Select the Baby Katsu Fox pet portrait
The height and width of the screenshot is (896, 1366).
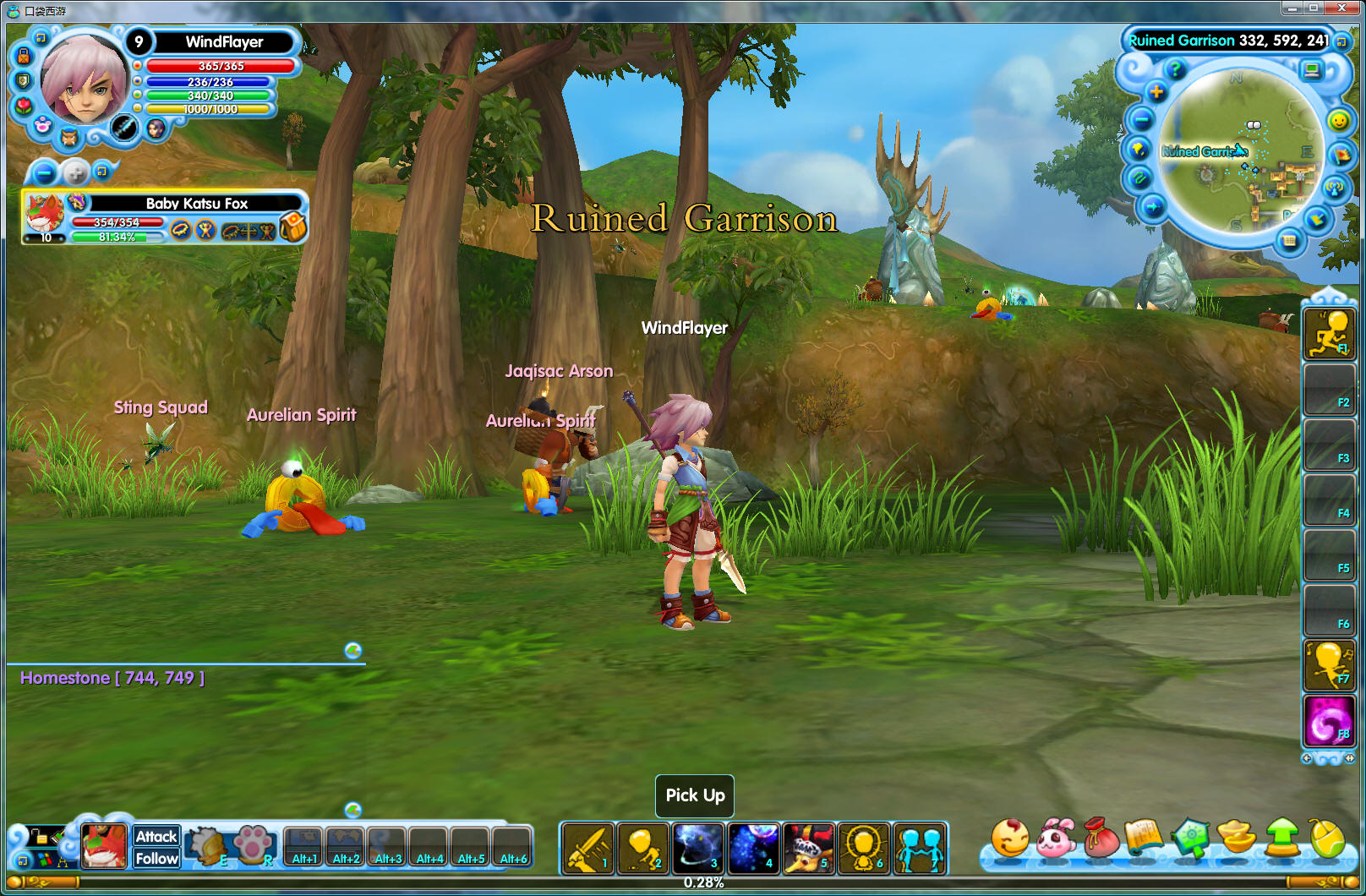click(x=45, y=215)
